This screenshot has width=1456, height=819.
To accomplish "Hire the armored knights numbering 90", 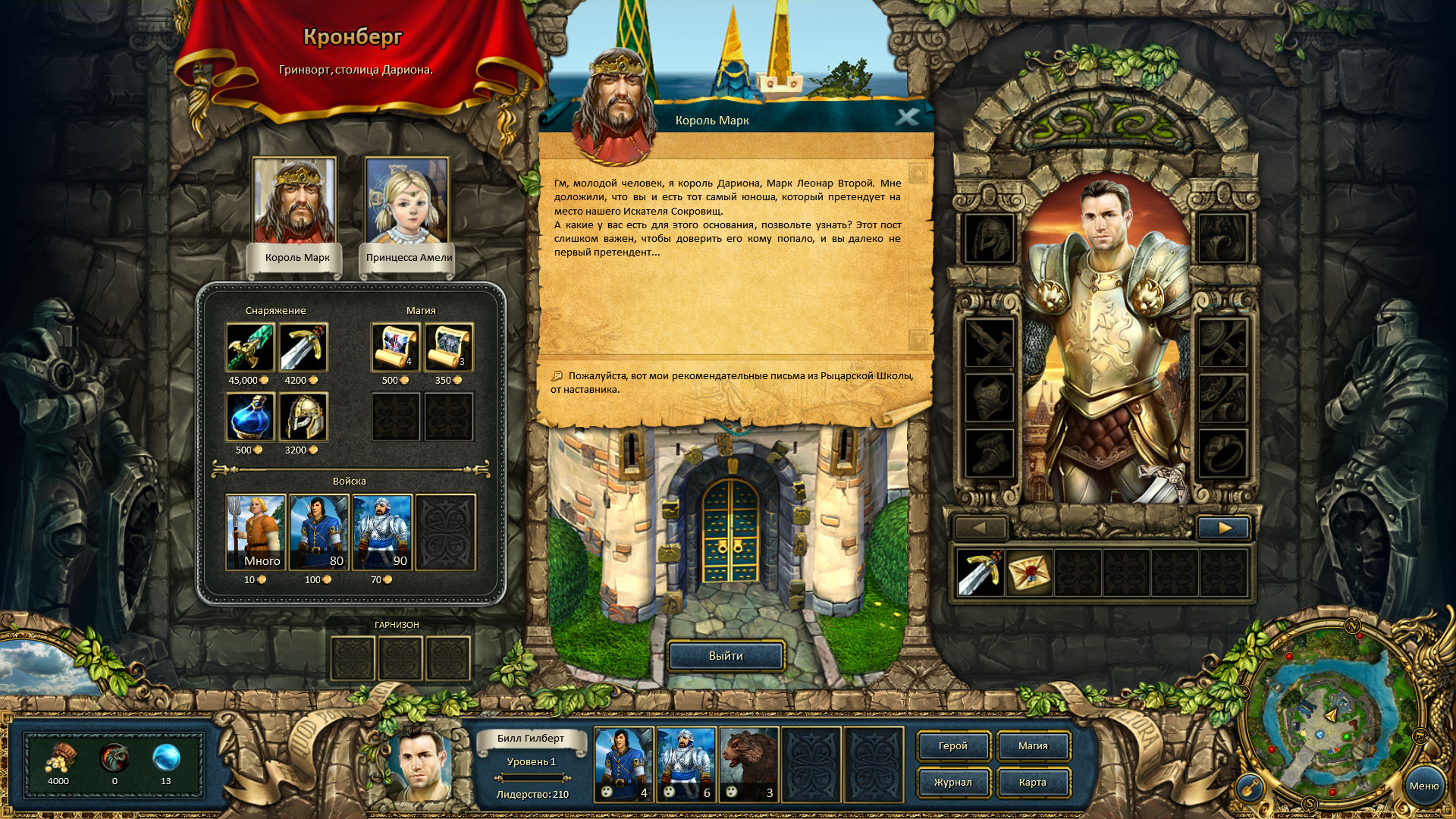I will tap(382, 529).
